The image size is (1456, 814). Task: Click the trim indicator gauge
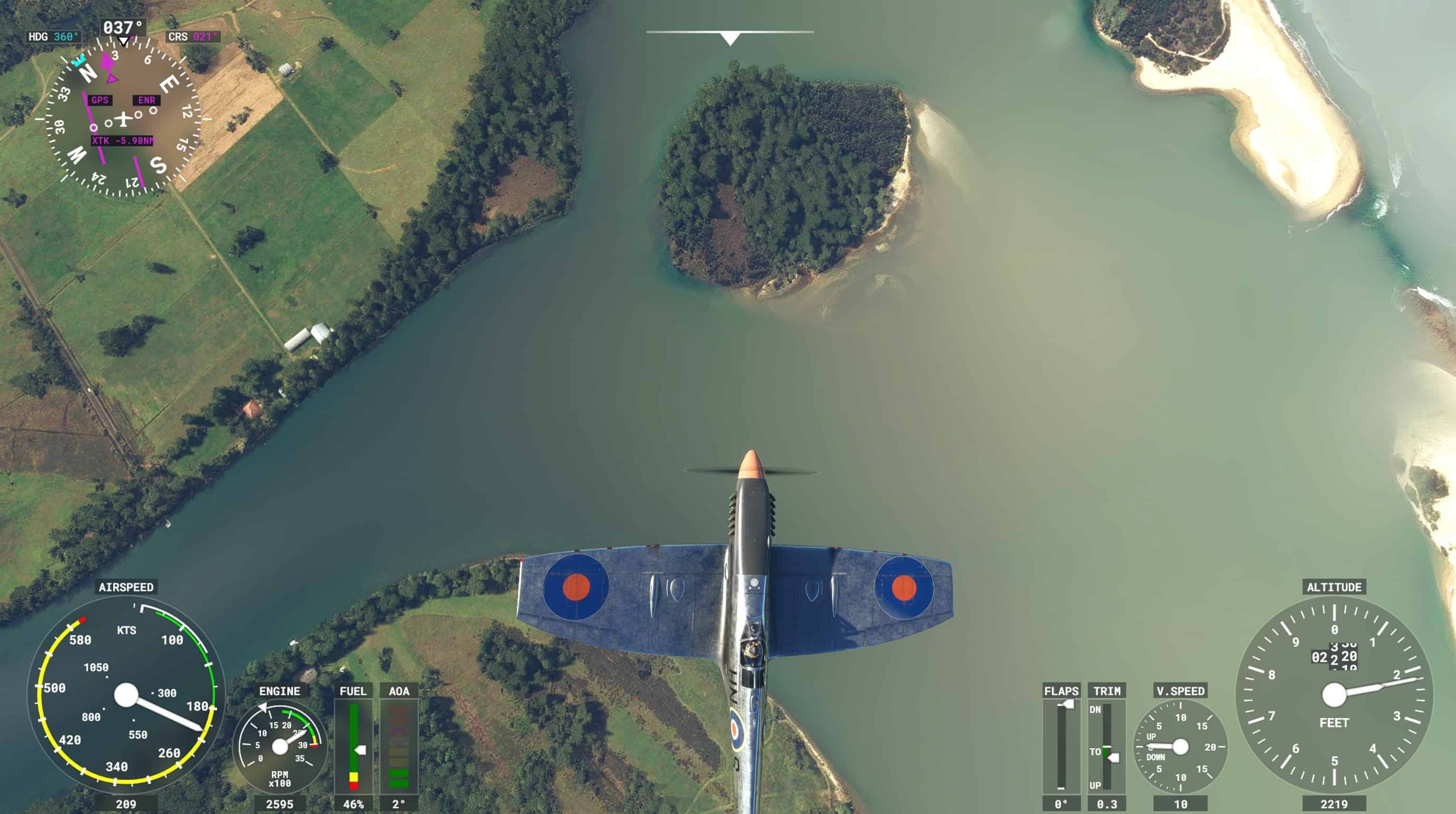tap(1106, 746)
